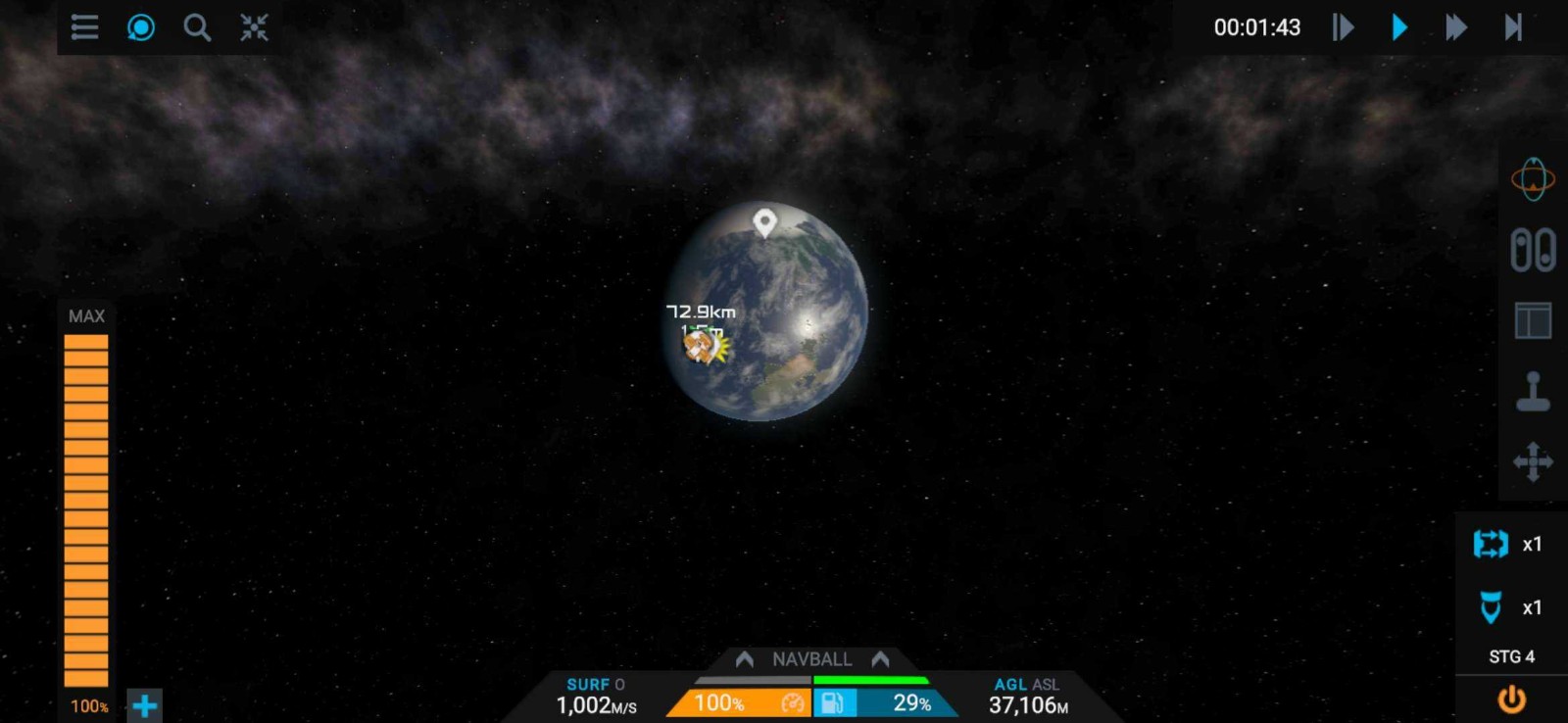Screen dimensions: 1568x723
Task: Click the camera focus icon in the toolbar
Action: pos(140,28)
